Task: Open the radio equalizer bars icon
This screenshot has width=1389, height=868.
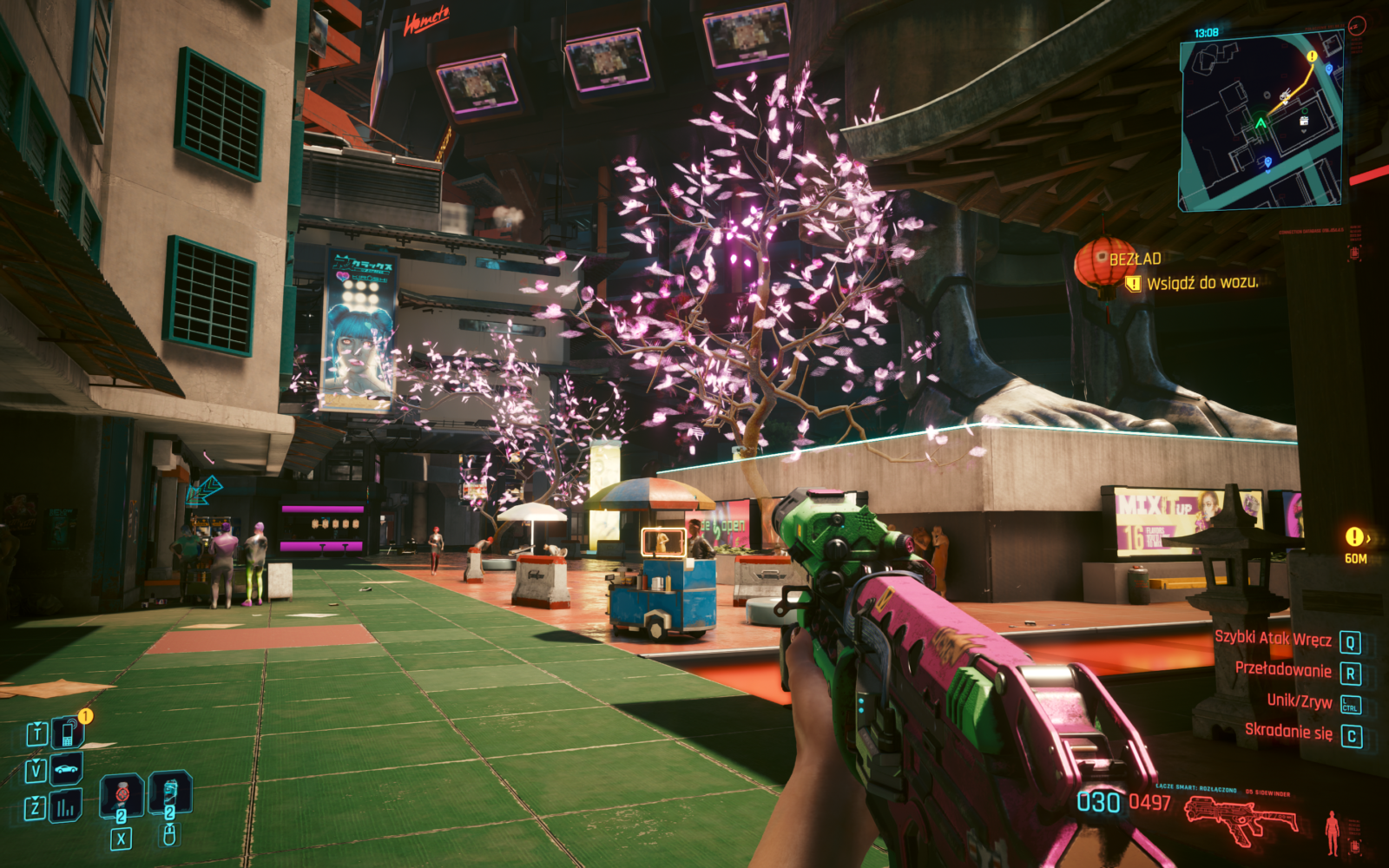Action: [66, 808]
